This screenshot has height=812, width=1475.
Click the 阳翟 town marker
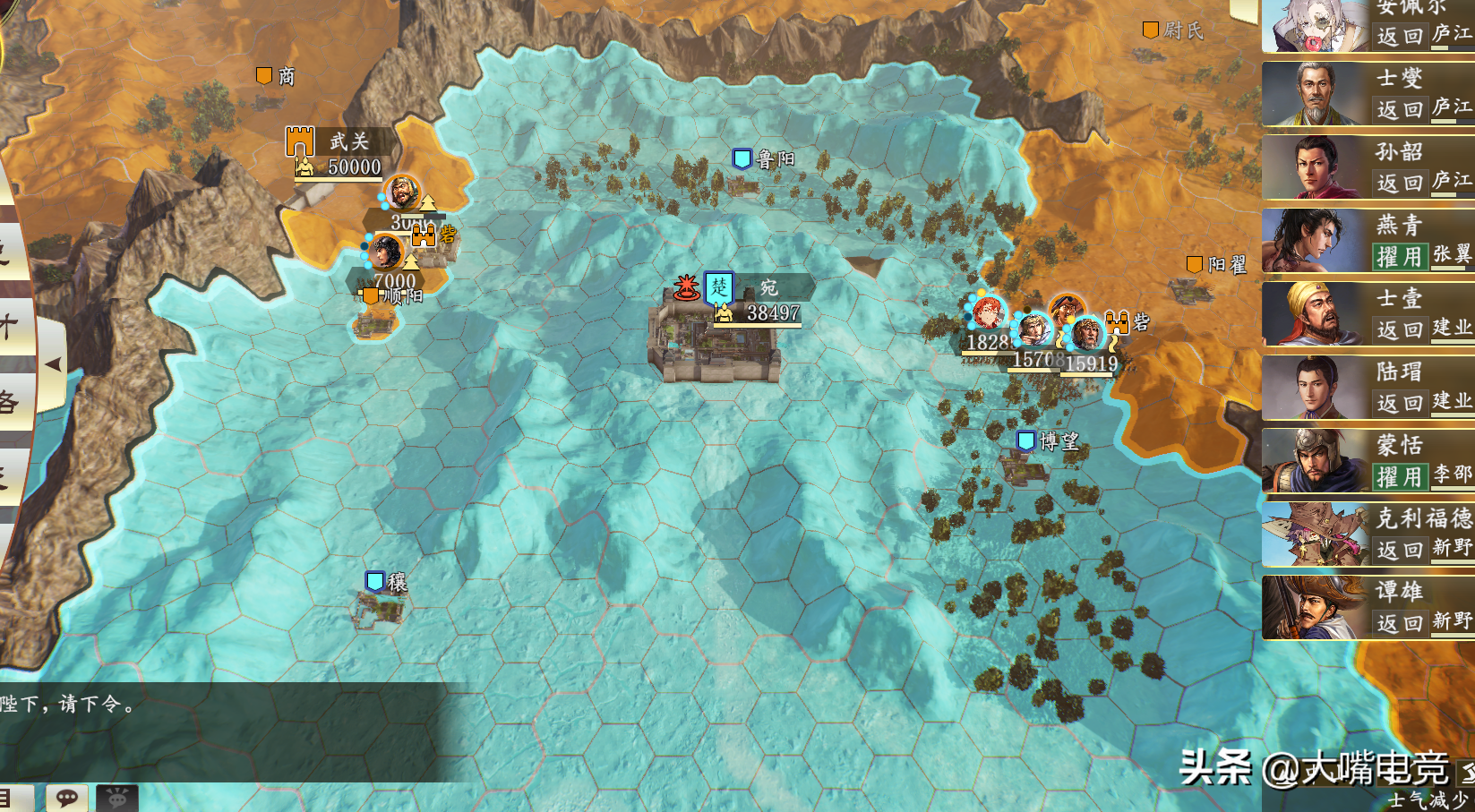[x=1195, y=265]
